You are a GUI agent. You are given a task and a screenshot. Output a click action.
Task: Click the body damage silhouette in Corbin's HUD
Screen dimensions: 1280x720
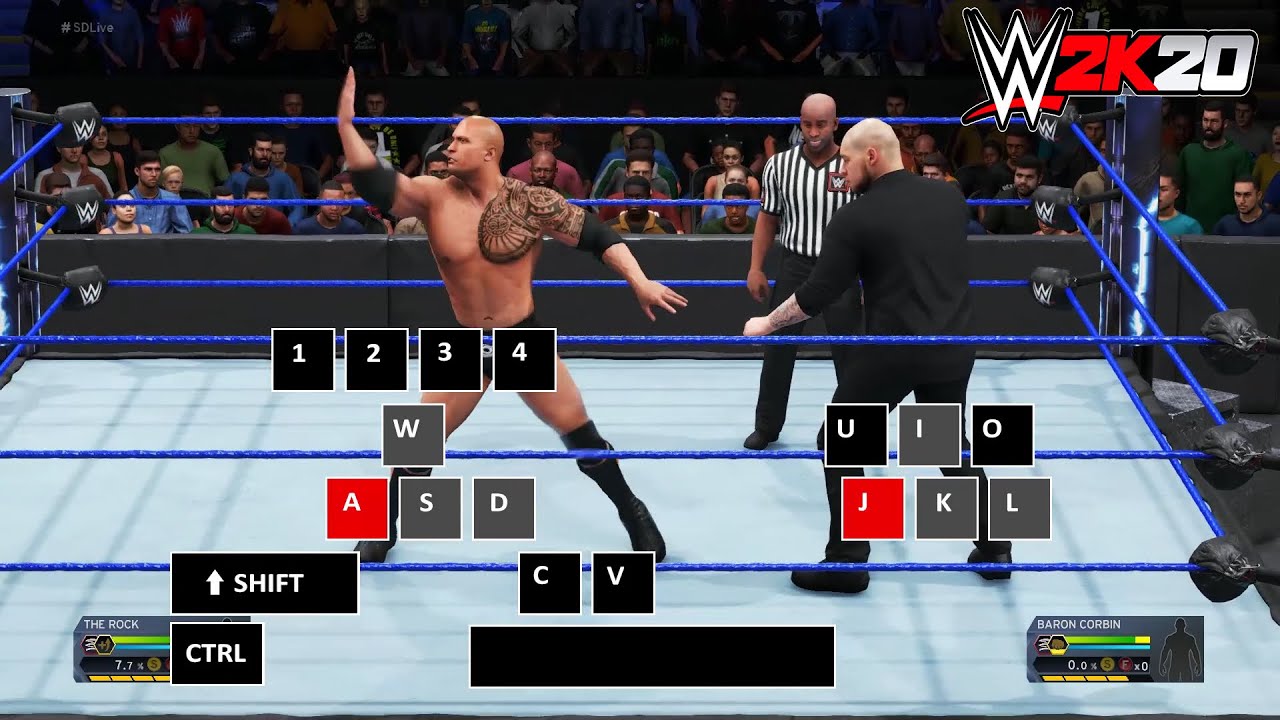[x=1178, y=650]
